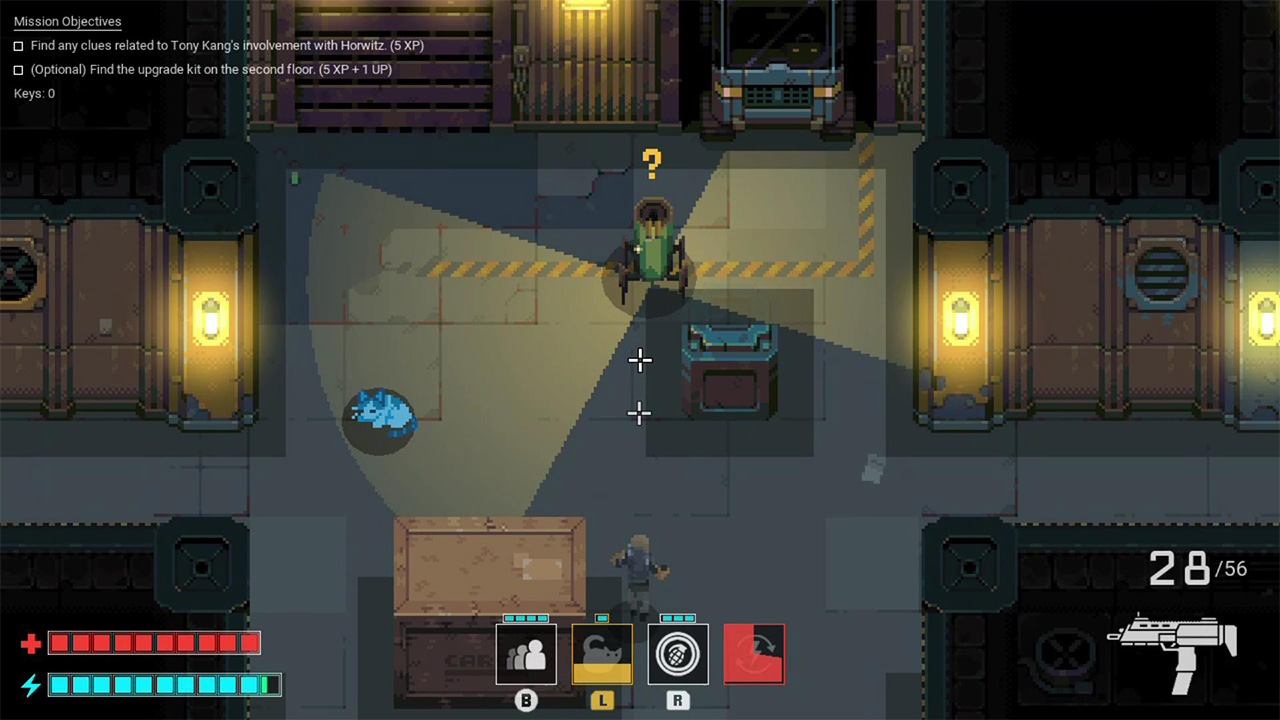The height and width of the screenshot is (720, 1280).
Task: Click the R shoulder button badge
Action: coord(678,702)
